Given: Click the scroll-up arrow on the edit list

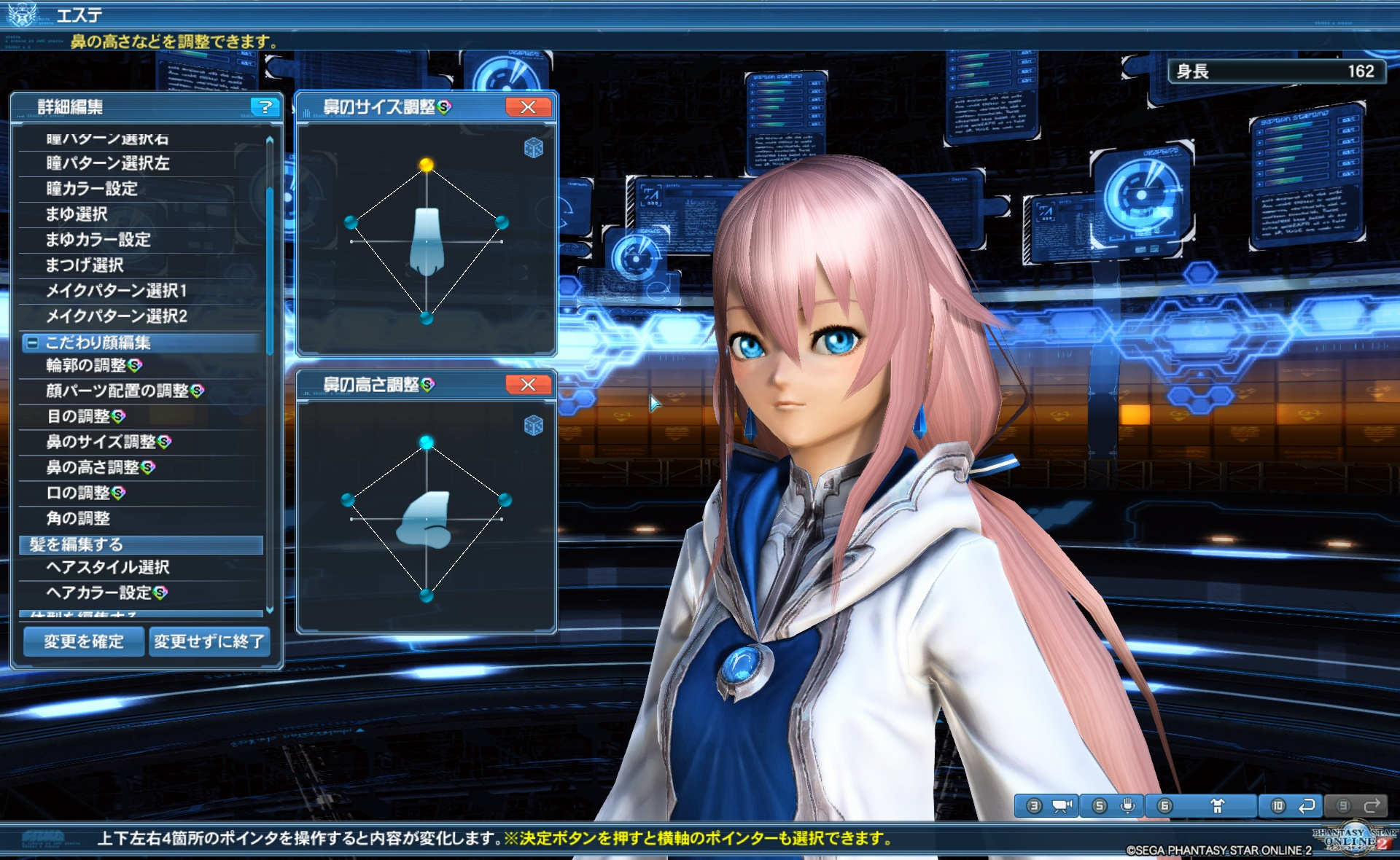Looking at the screenshot, I should [x=270, y=138].
